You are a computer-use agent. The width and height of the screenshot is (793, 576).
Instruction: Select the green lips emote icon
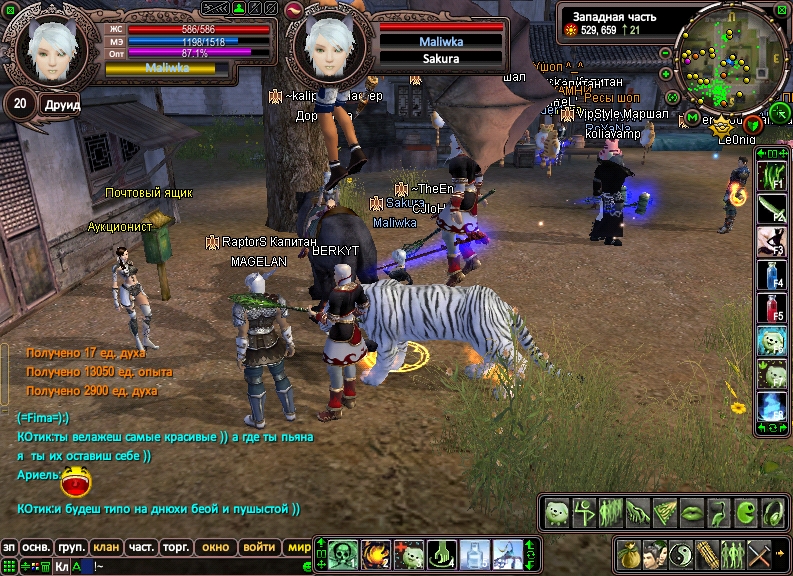(x=691, y=512)
